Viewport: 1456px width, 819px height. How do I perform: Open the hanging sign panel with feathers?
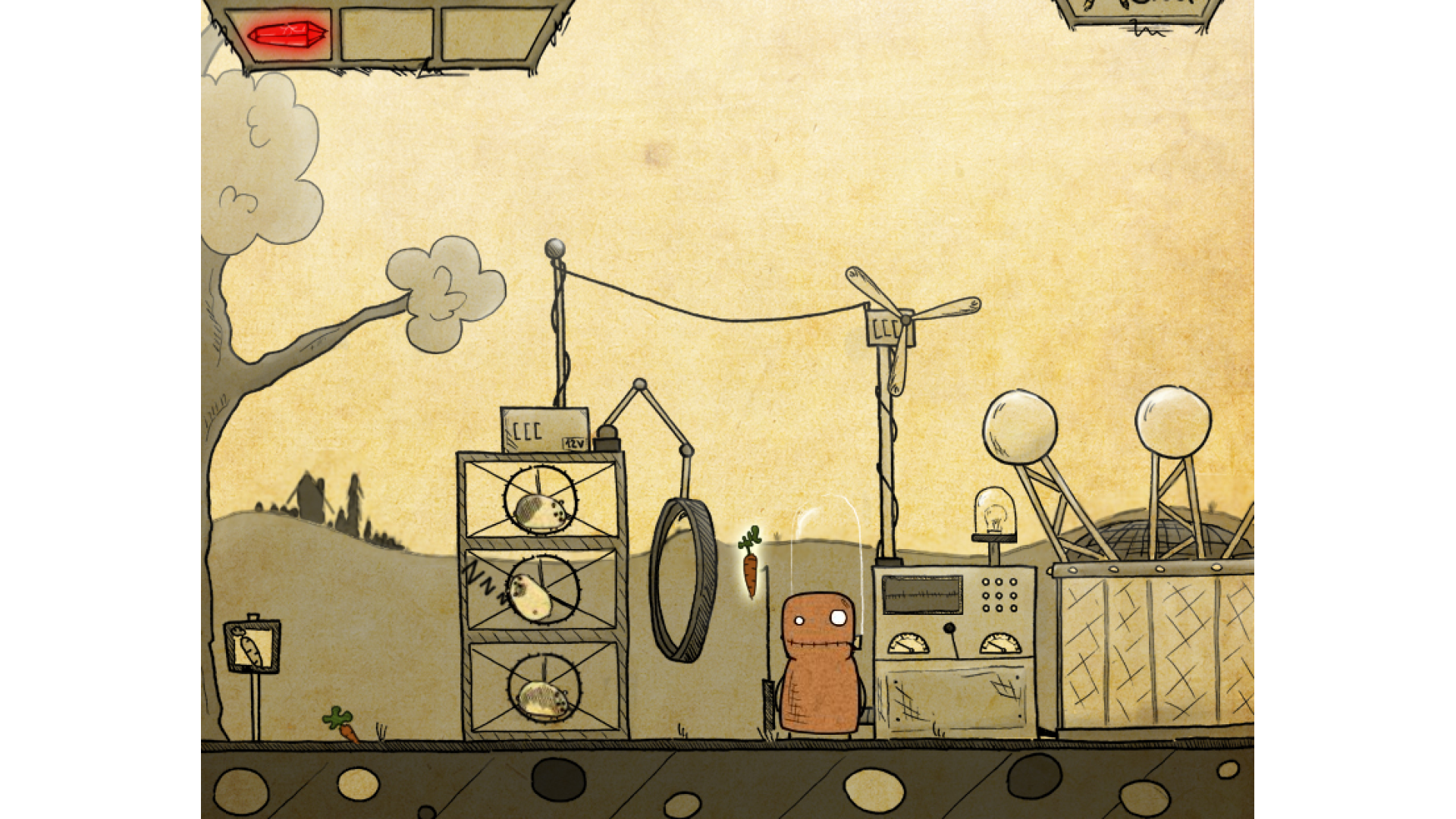1137,11
